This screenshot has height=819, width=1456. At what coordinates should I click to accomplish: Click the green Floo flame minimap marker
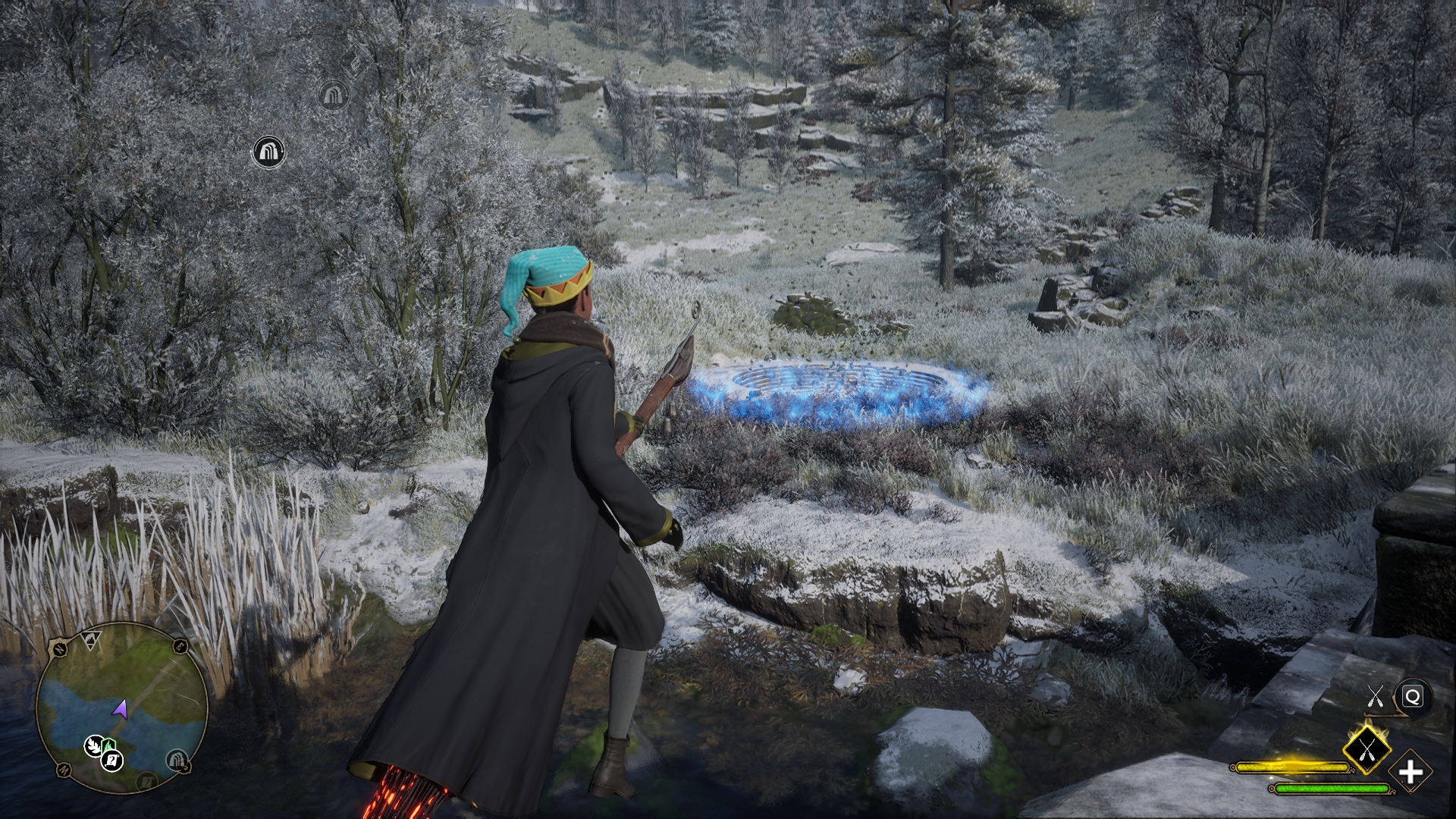point(108,745)
